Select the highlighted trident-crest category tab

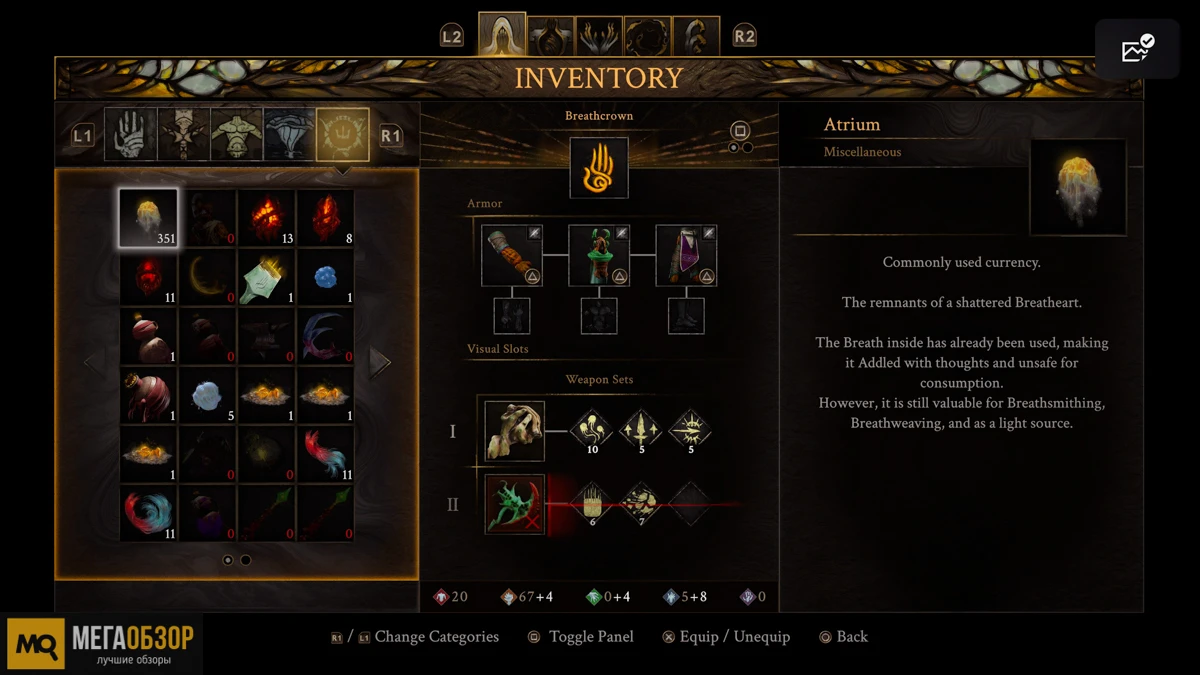(342, 135)
